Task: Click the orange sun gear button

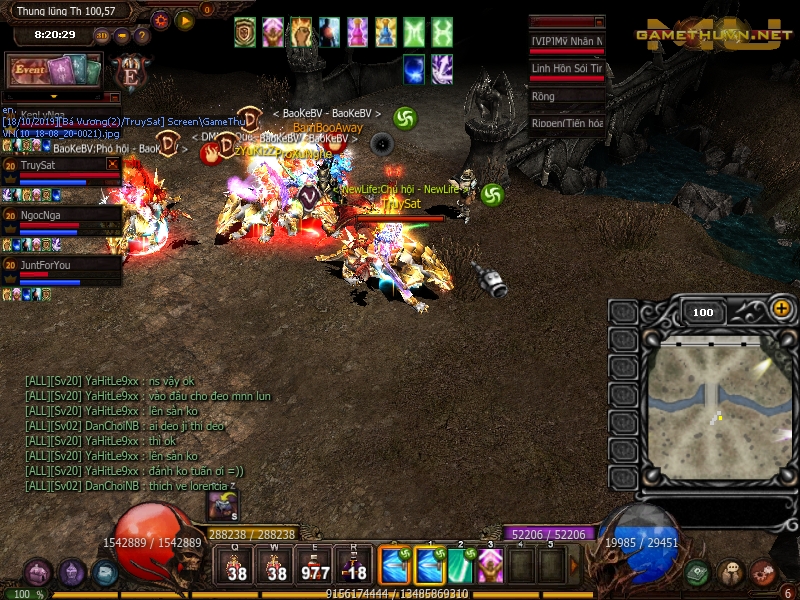Action: (161, 20)
